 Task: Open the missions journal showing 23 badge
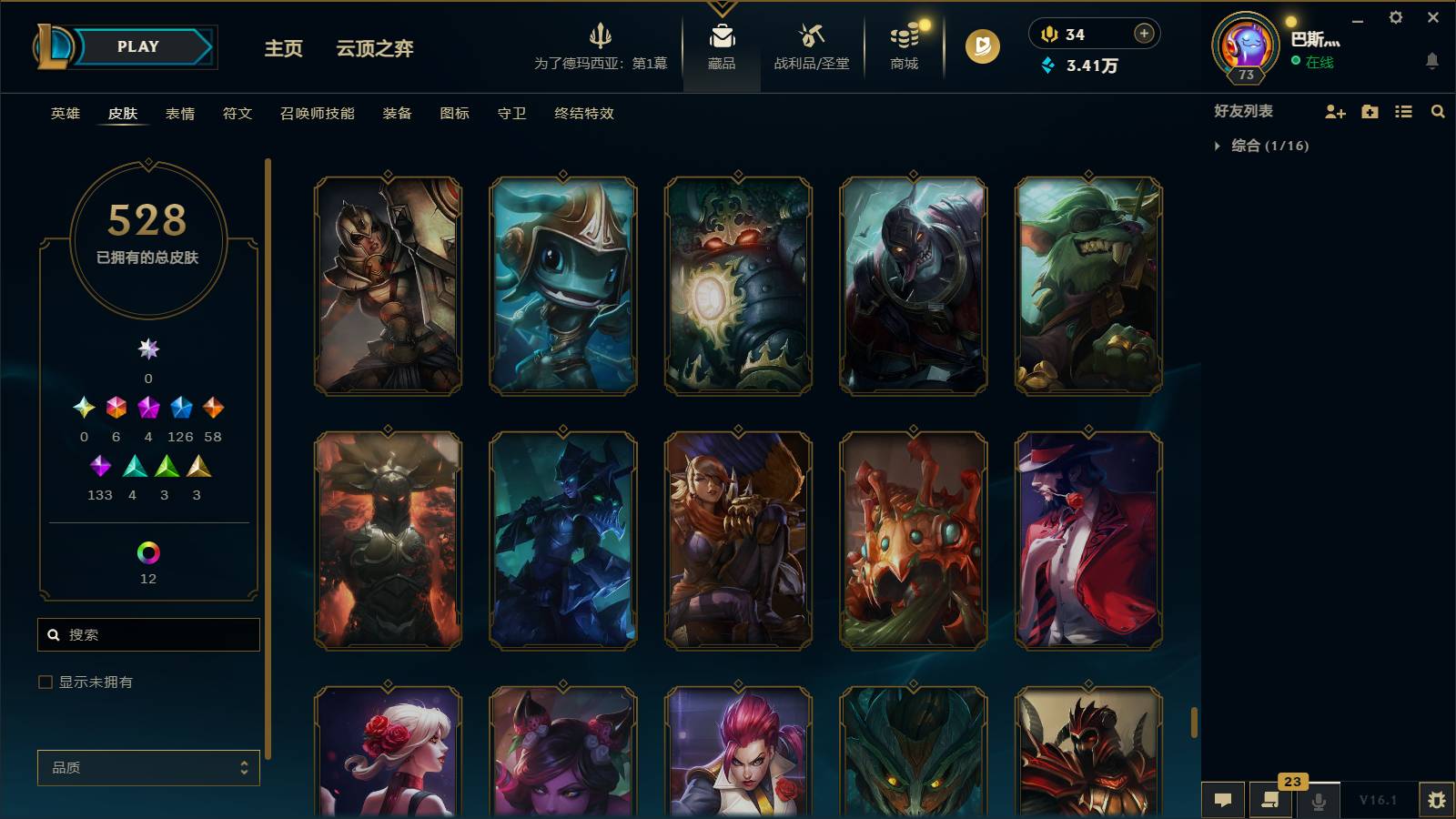(x=1270, y=801)
